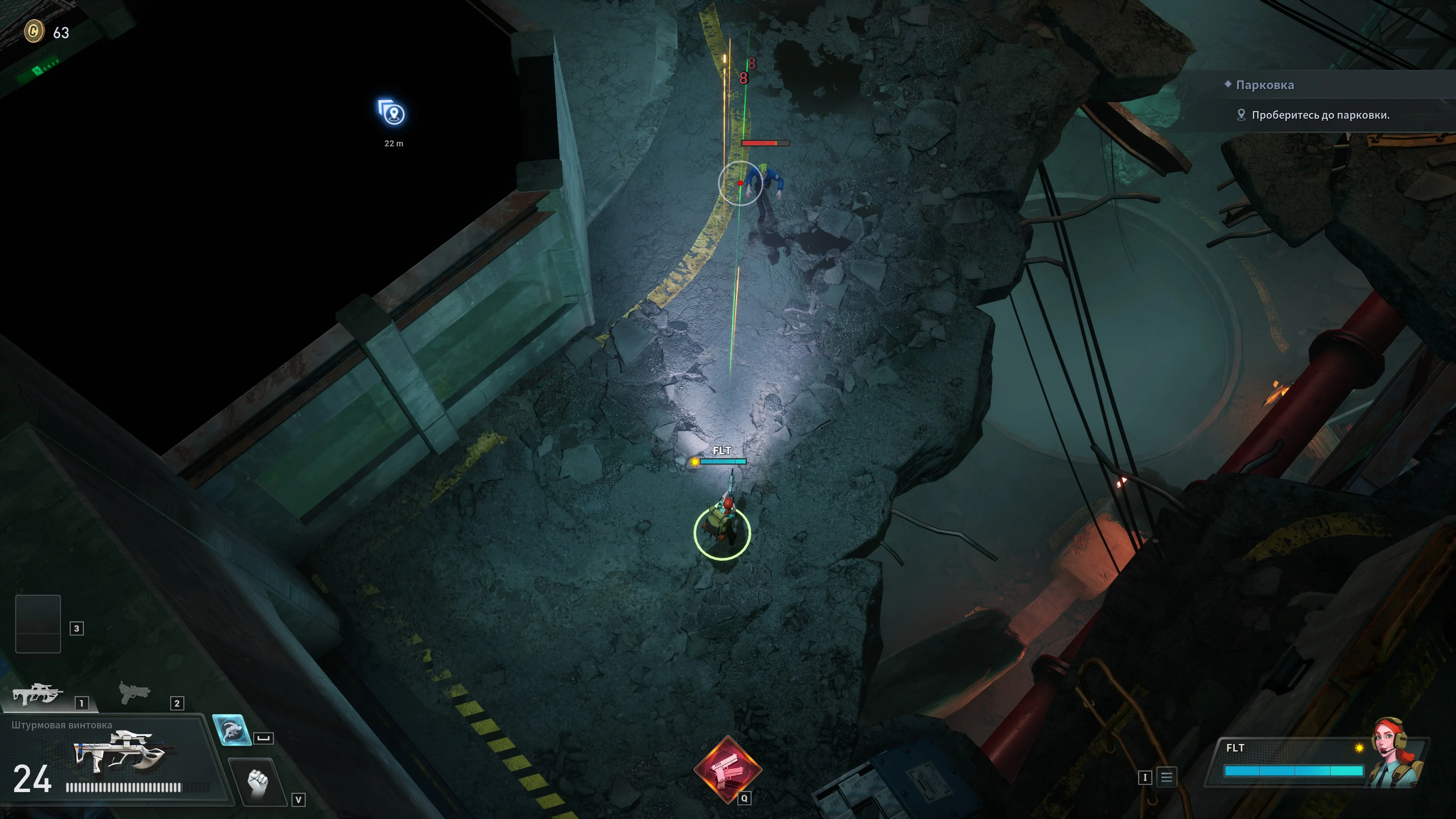
Task: Activate the dodge roll ability icon
Action: [231, 730]
